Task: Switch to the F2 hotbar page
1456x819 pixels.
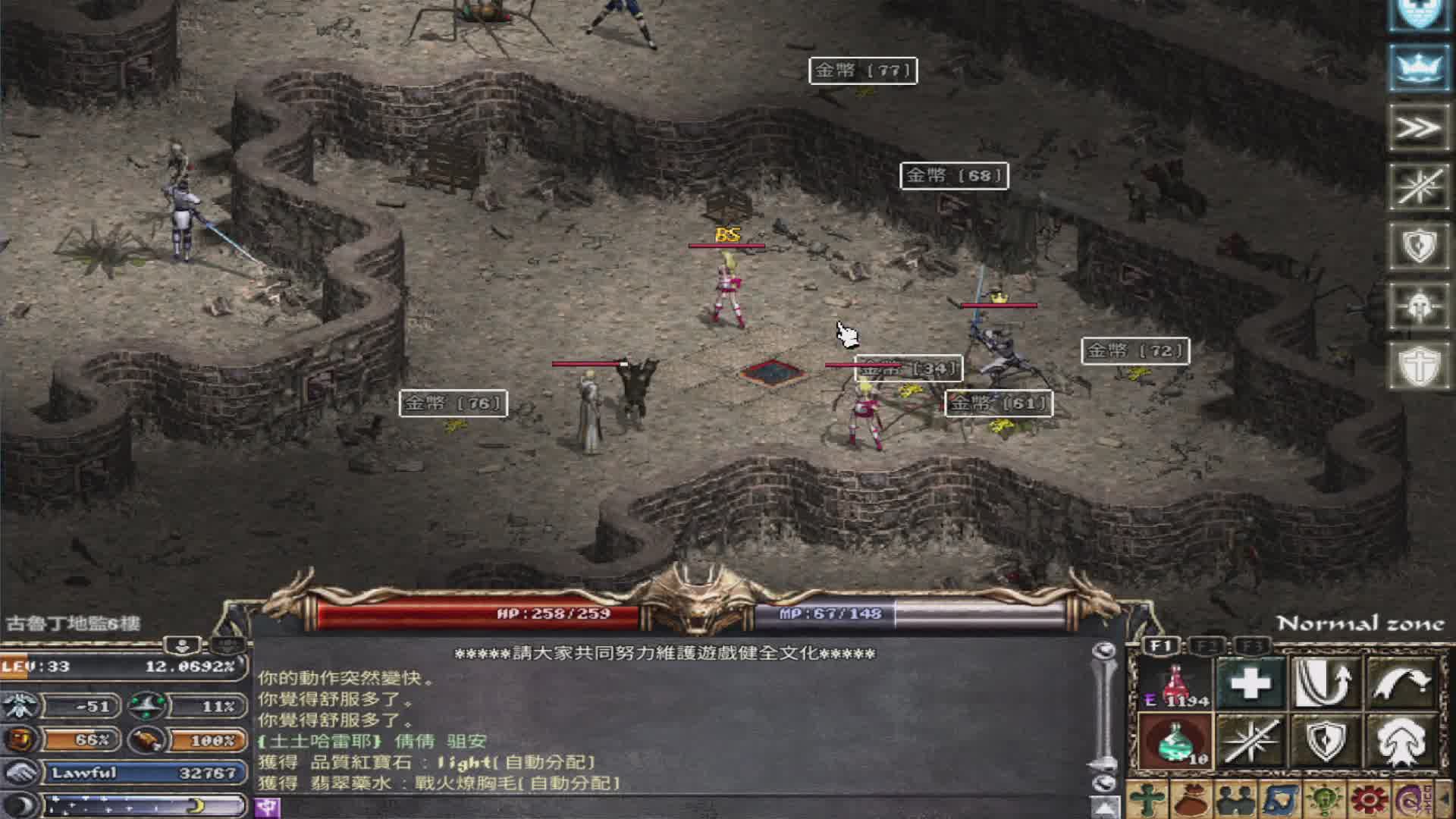Action: click(x=1207, y=646)
